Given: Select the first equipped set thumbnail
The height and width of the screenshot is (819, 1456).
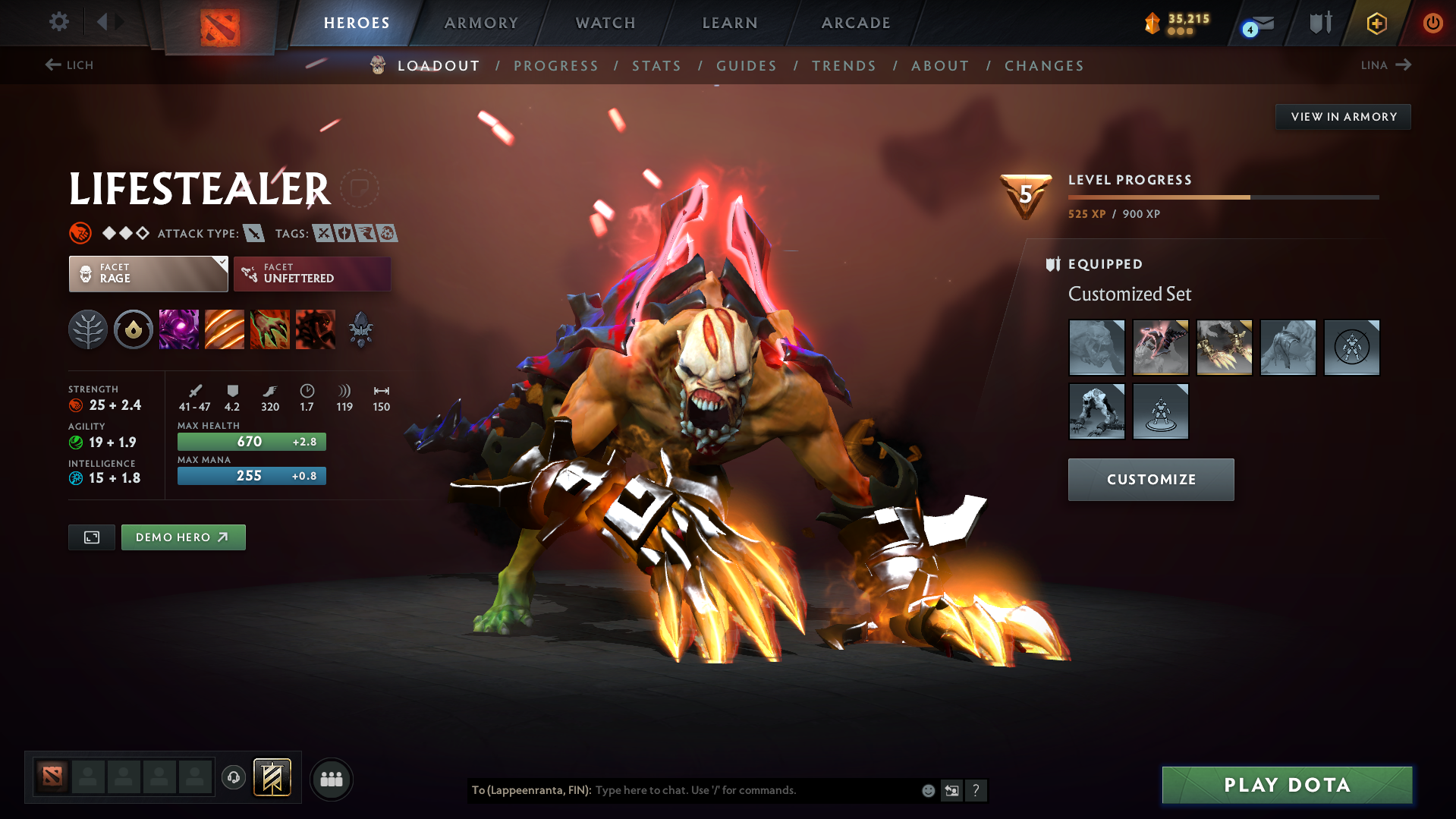Looking at the screenshot, I should (x=1096, y=347).
